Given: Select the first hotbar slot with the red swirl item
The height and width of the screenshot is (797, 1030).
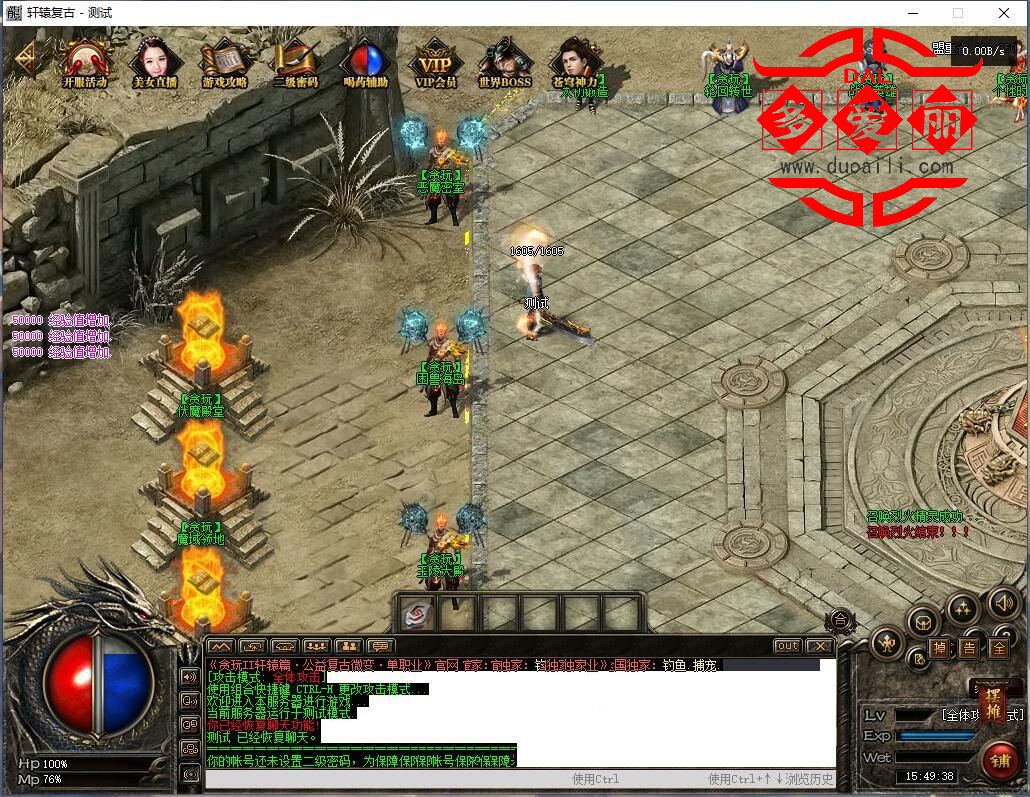Looking at the screenshot, I should pyautogui.click(x=418, y=613).
